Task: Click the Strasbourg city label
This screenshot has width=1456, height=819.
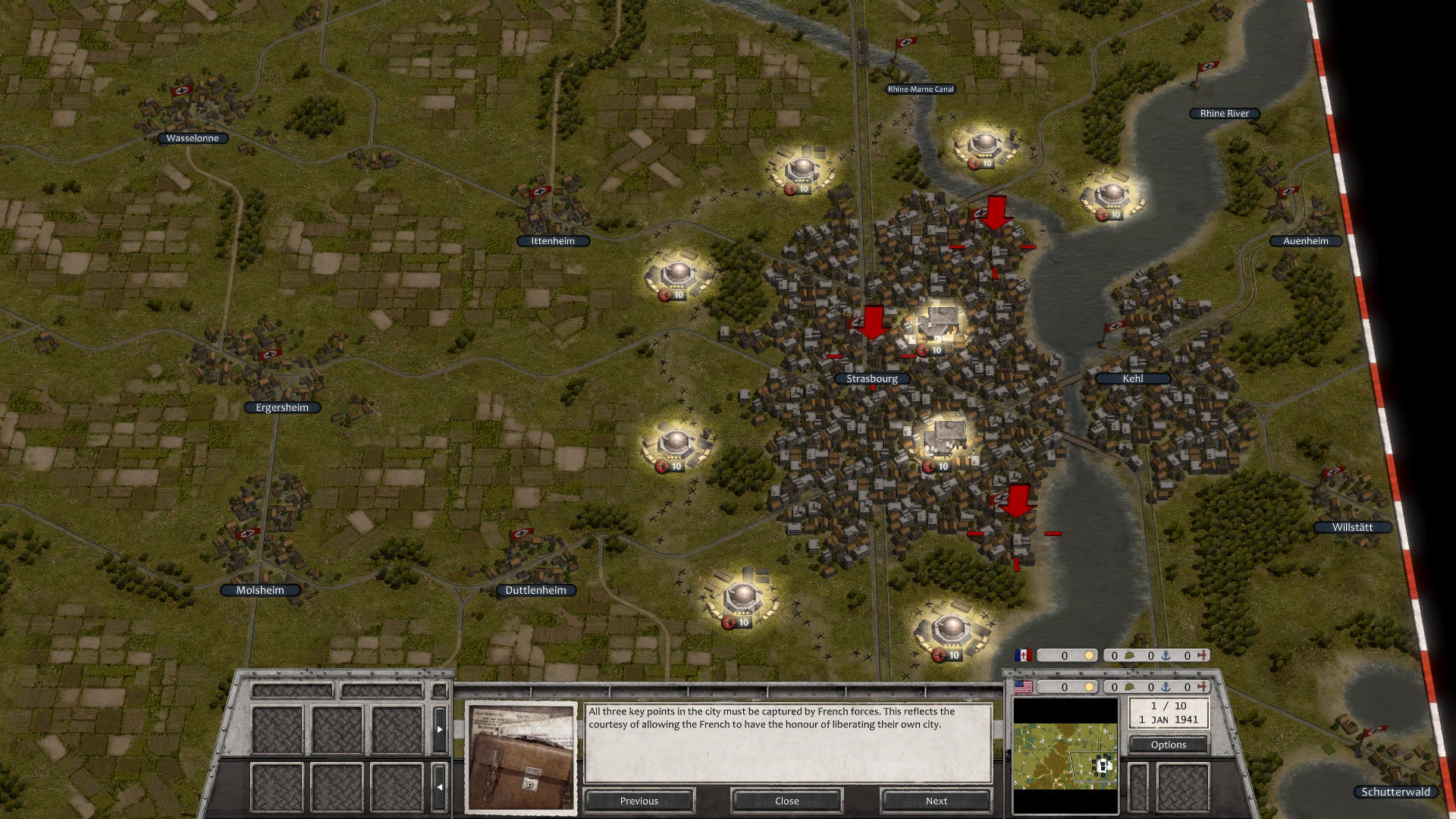Action: 872,378
